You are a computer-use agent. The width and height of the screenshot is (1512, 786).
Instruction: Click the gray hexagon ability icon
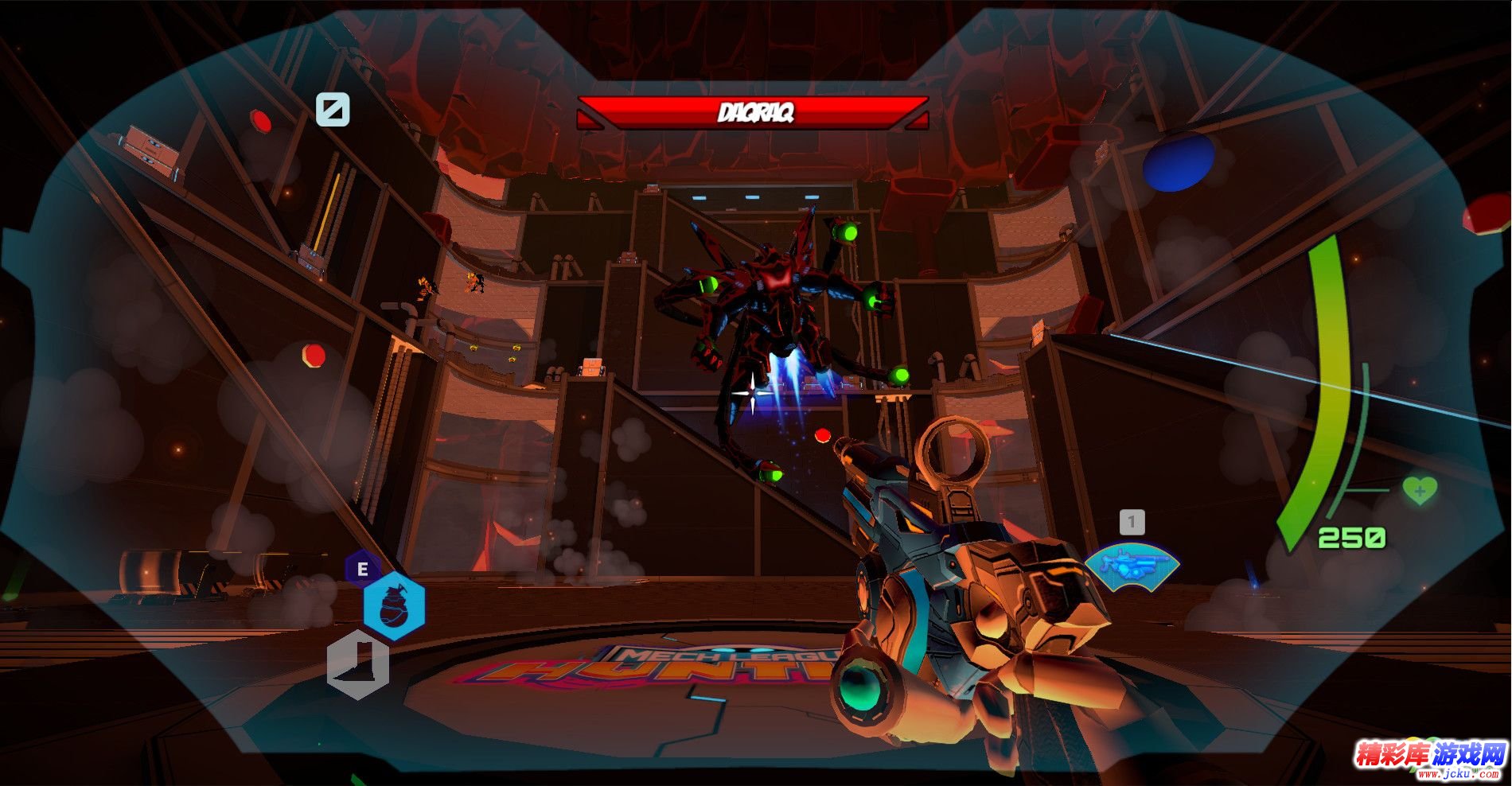pos(358,665)
